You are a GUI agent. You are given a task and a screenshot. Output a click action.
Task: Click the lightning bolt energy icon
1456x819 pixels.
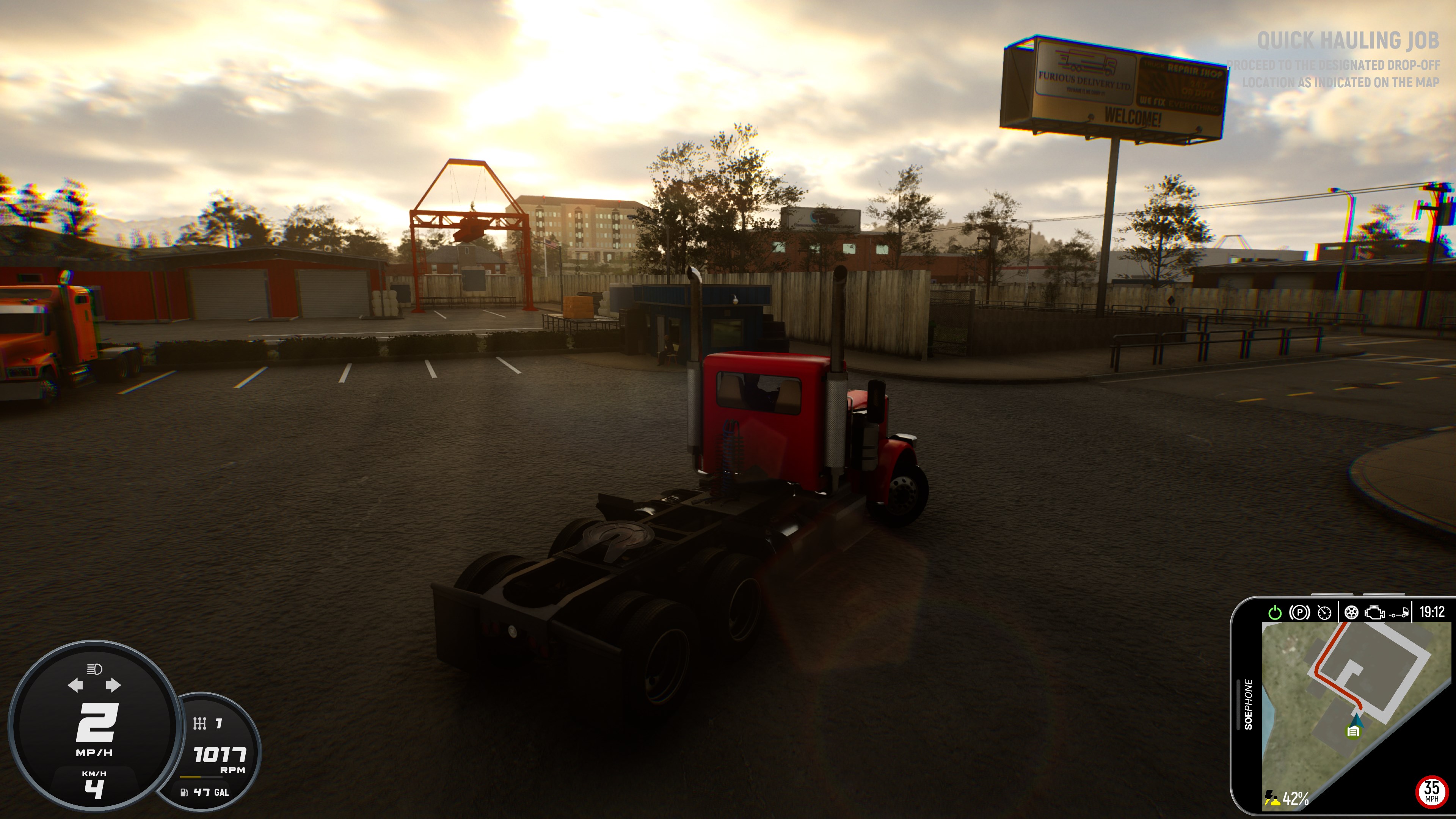pyautogui.click(x=1272, y=798)
